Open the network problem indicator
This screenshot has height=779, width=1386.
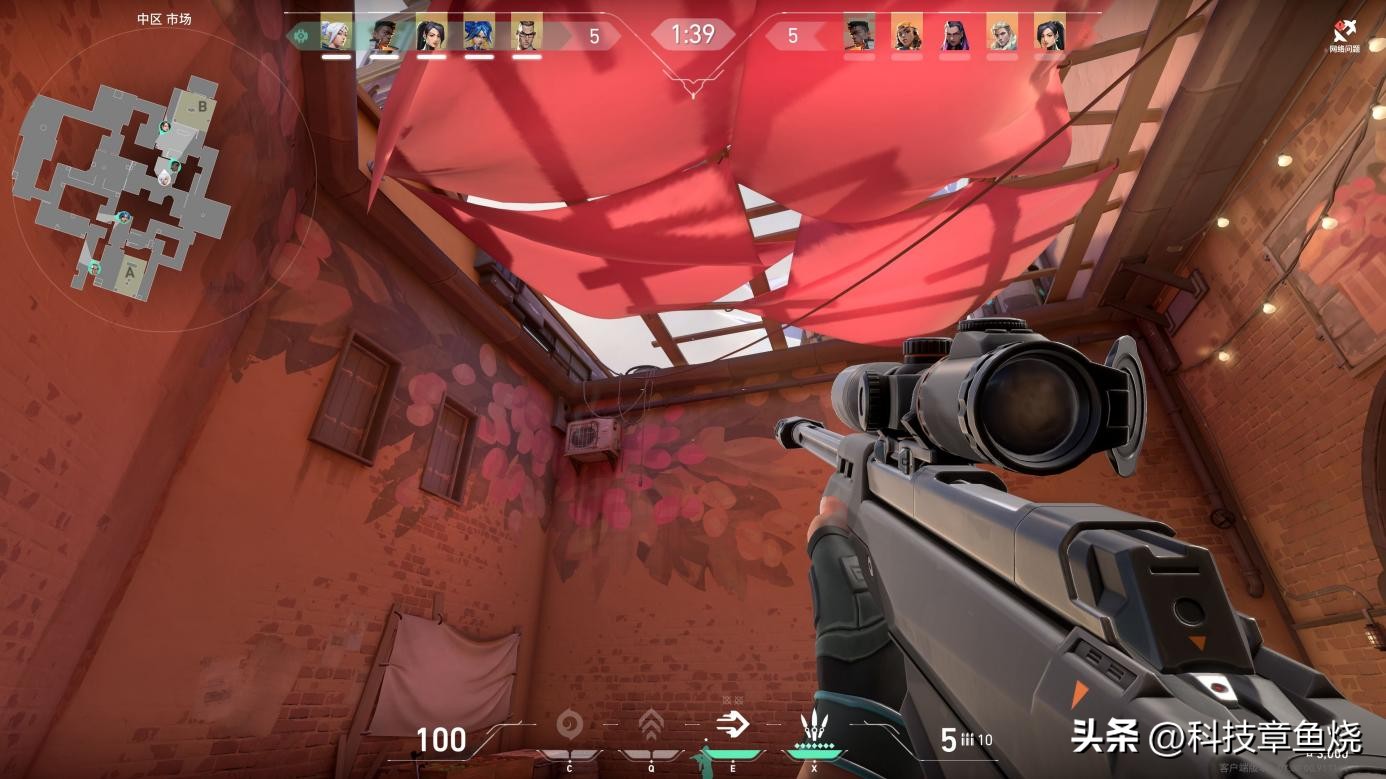(x=1344, y=37)
